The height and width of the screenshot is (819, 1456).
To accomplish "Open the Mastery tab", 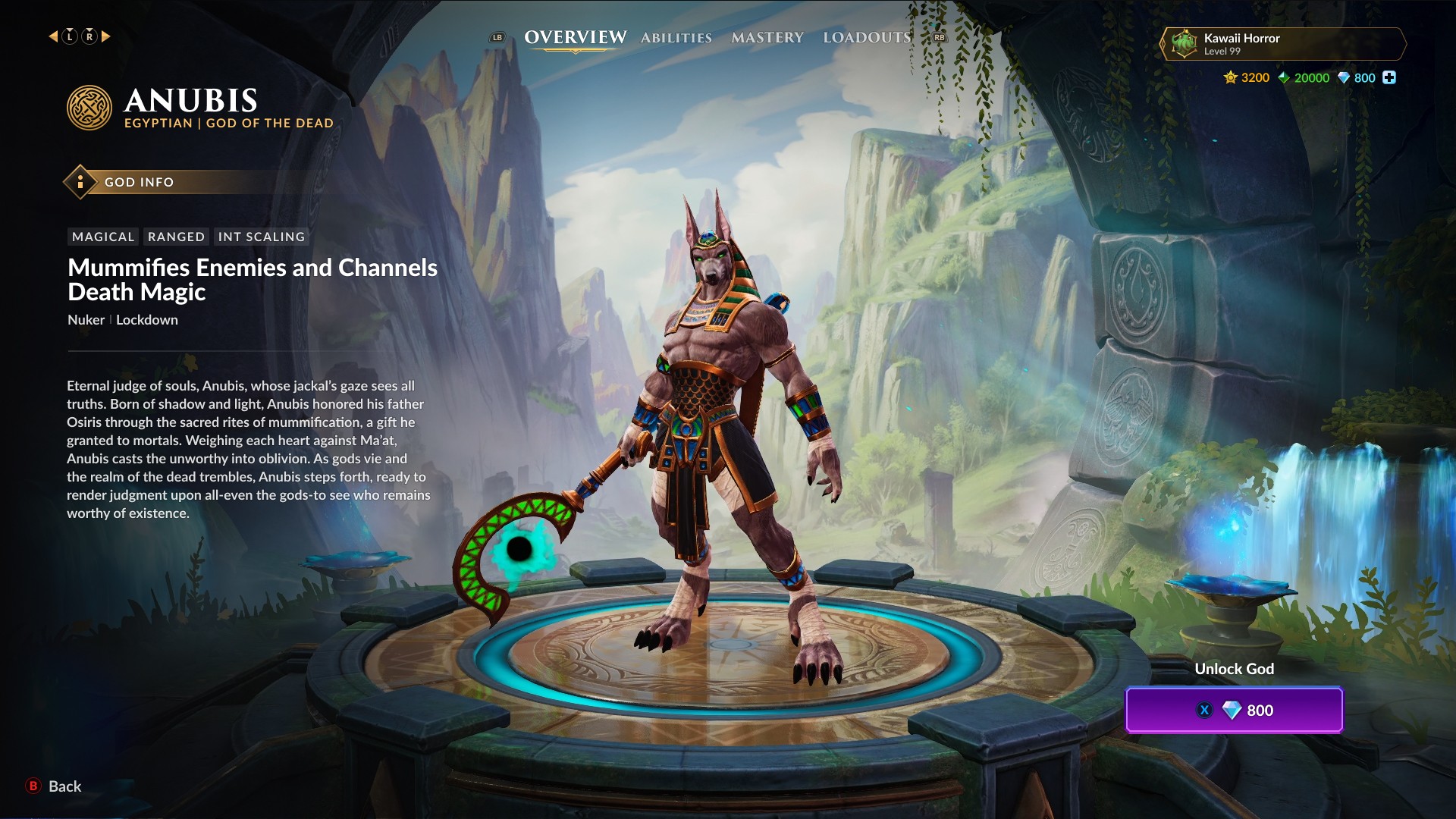I will [x=767, y=38].
